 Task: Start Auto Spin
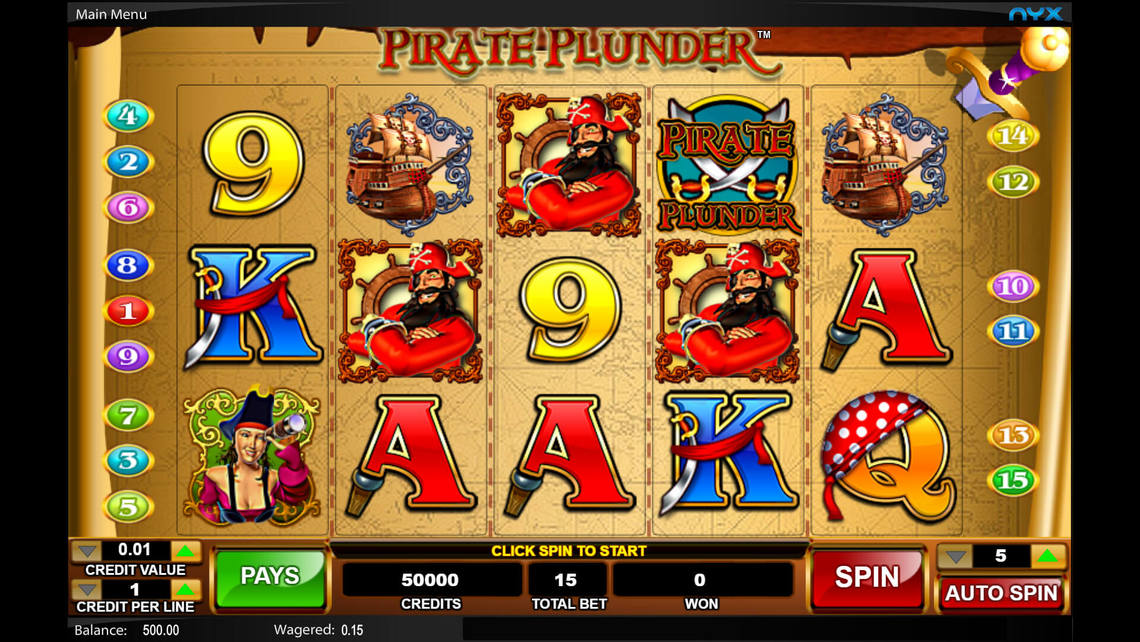[x=1000, y=593]
